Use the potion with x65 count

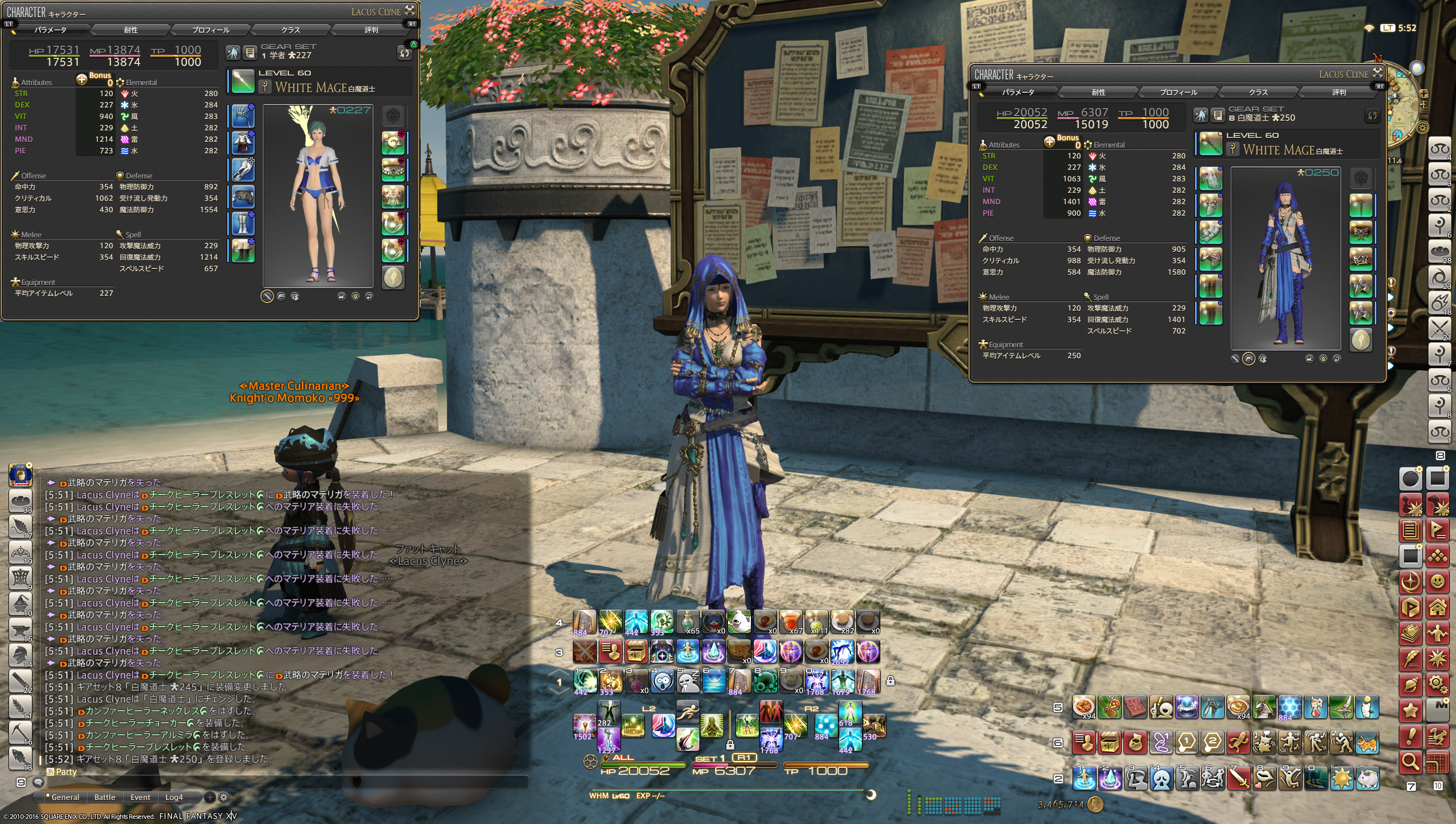click(687, 622)
